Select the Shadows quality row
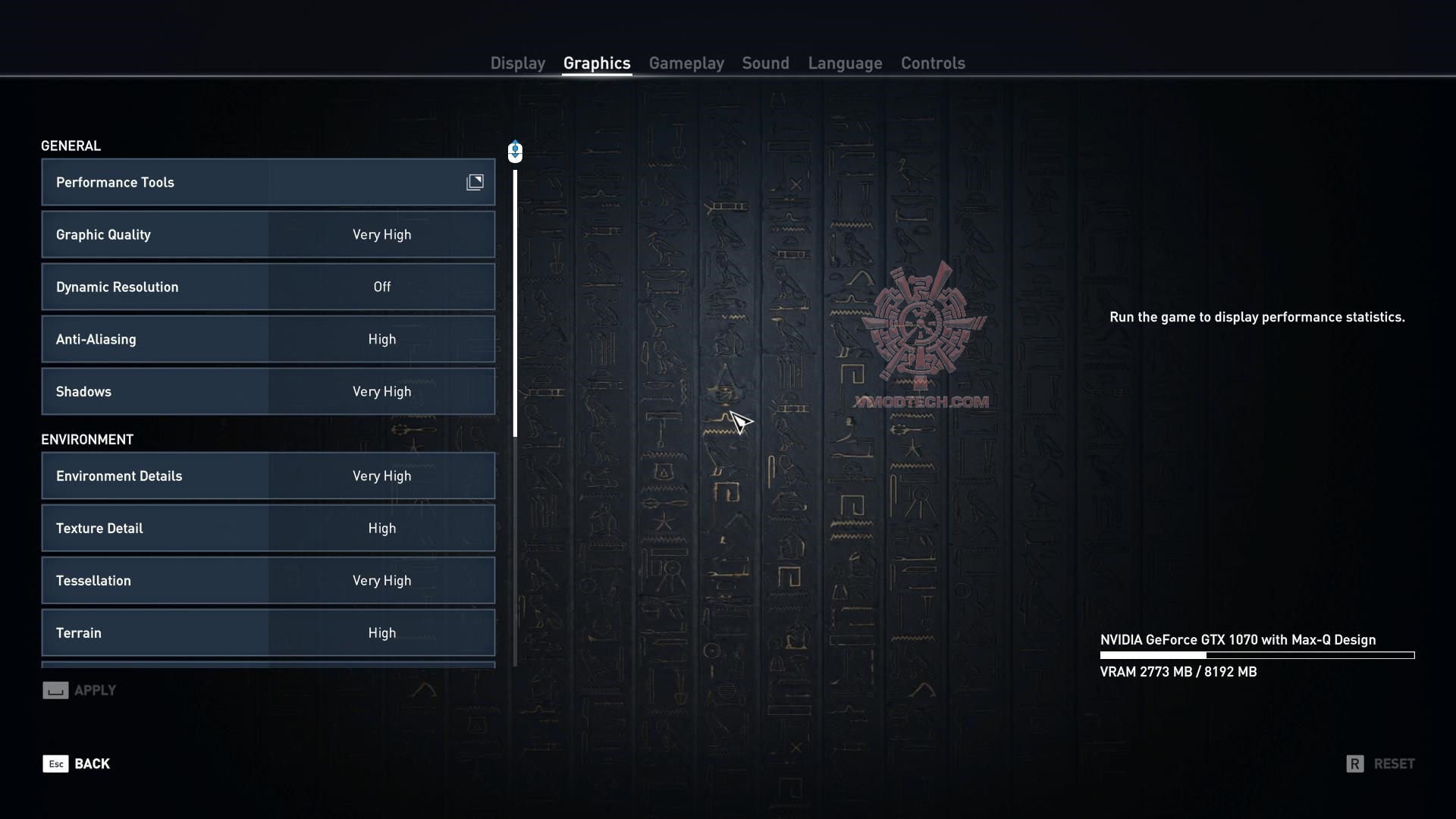This screenshot has height=819, width=1456. click(x=268, y=392)
